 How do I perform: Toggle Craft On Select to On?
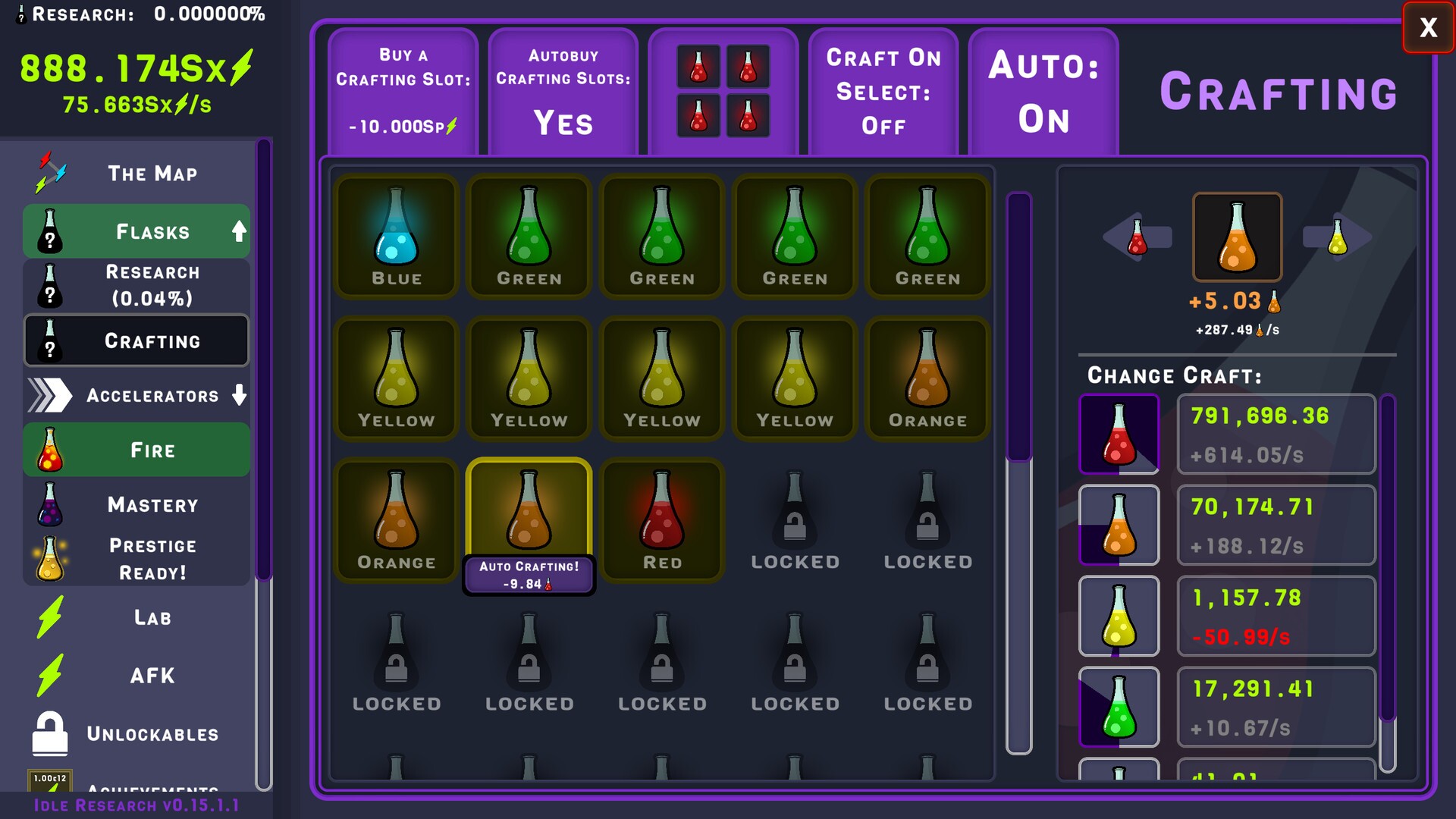(x=883, y=91)
